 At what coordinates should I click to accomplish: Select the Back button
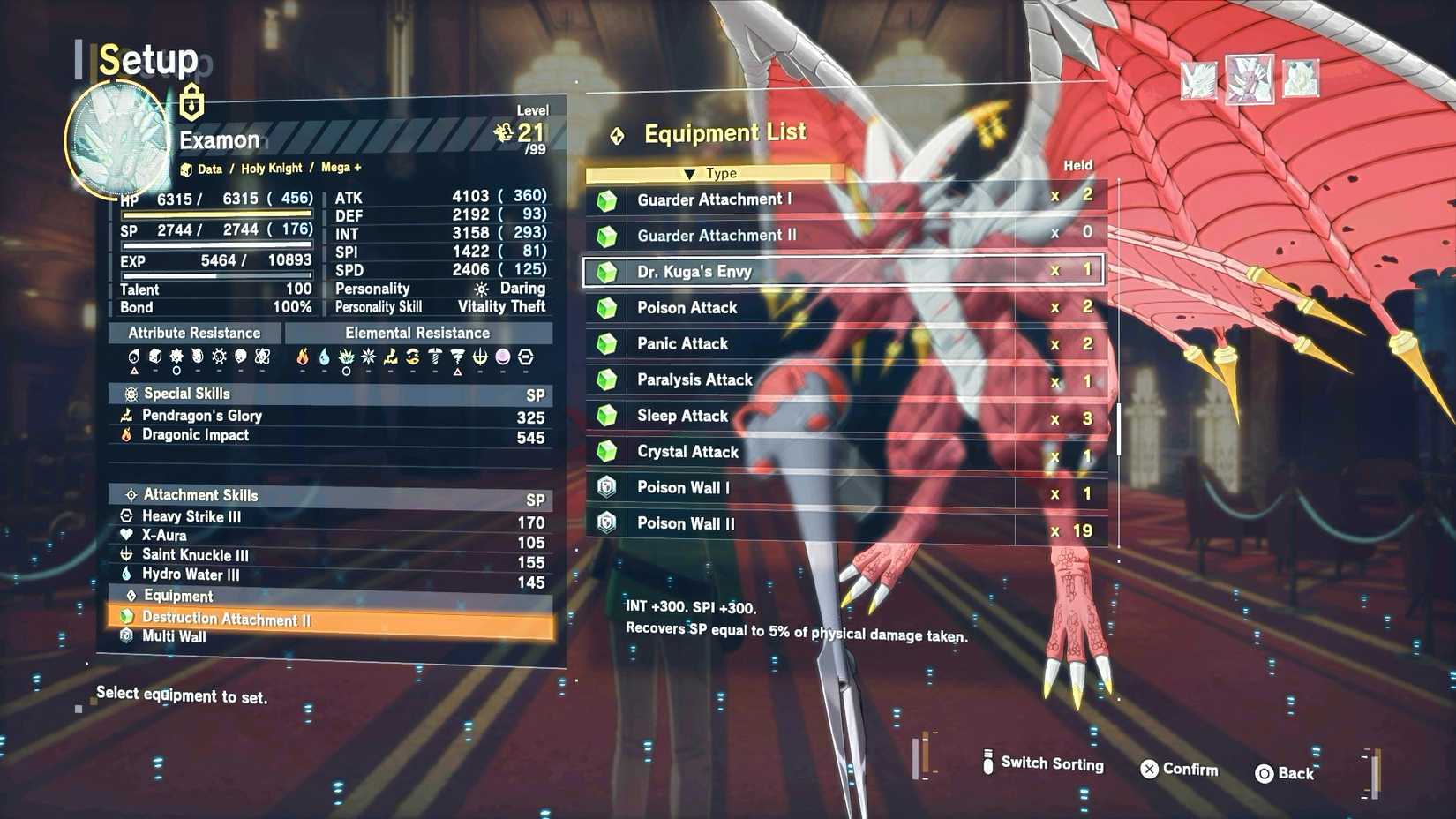1286,773
